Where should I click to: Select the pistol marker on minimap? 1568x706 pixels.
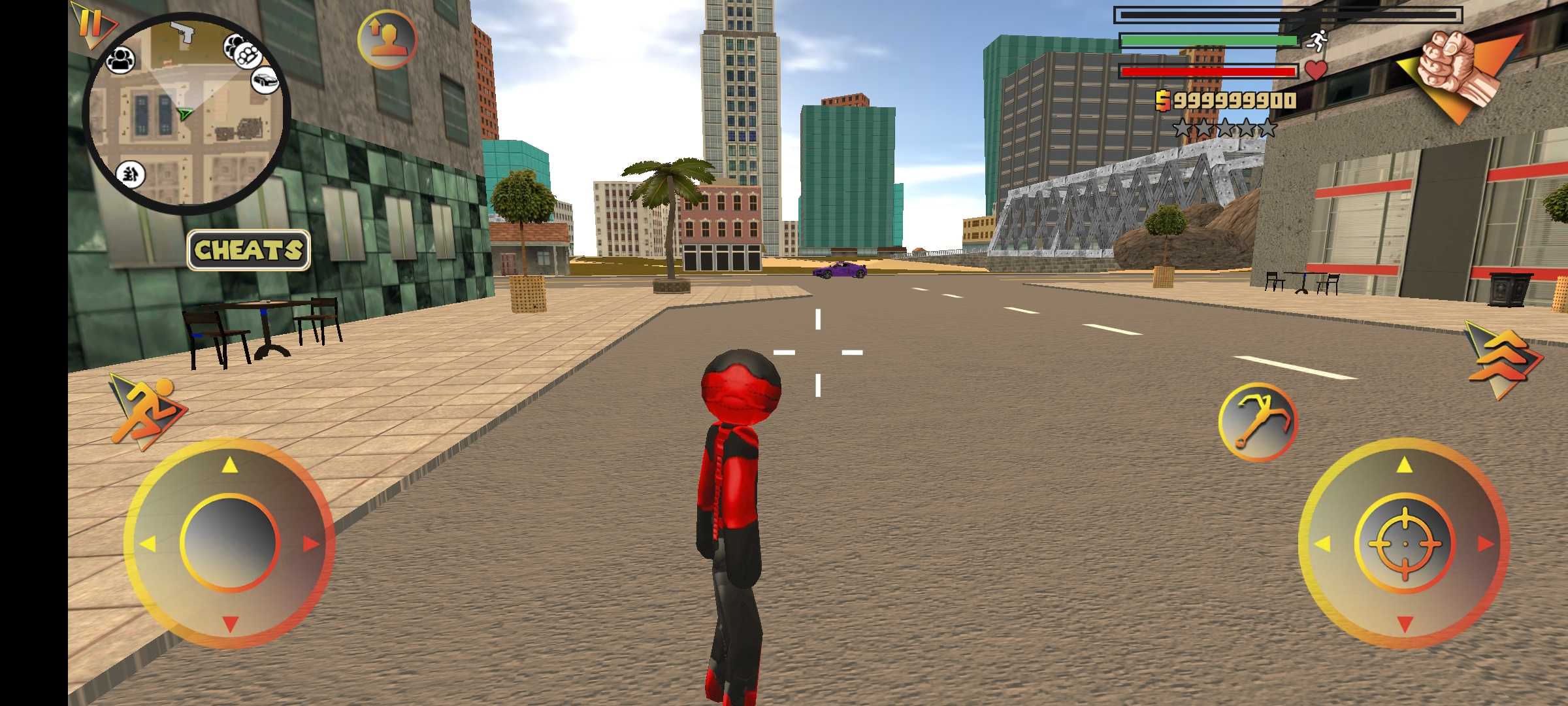(x=182, y=31)
